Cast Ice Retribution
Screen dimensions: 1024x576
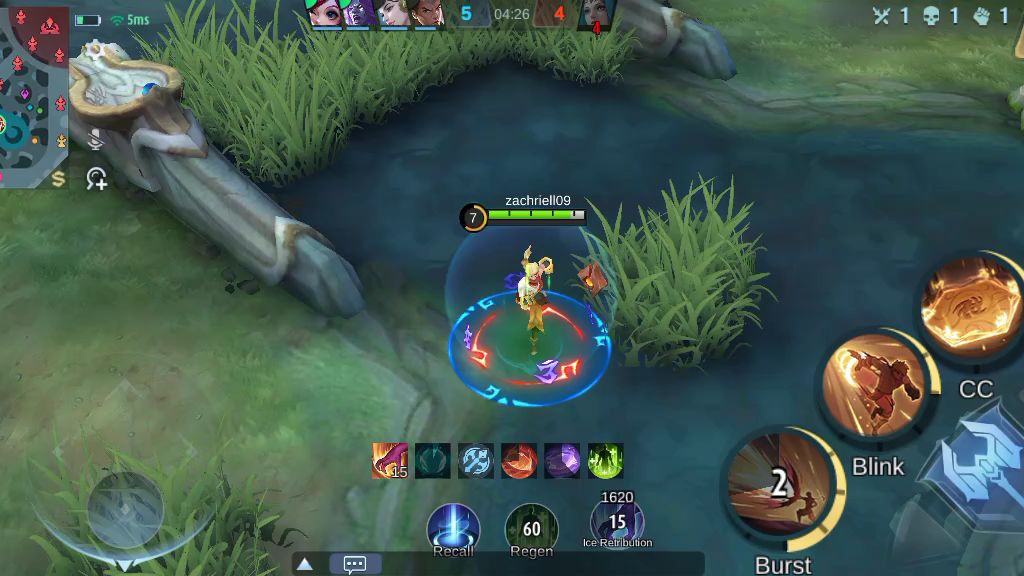(x=617, y=522)
